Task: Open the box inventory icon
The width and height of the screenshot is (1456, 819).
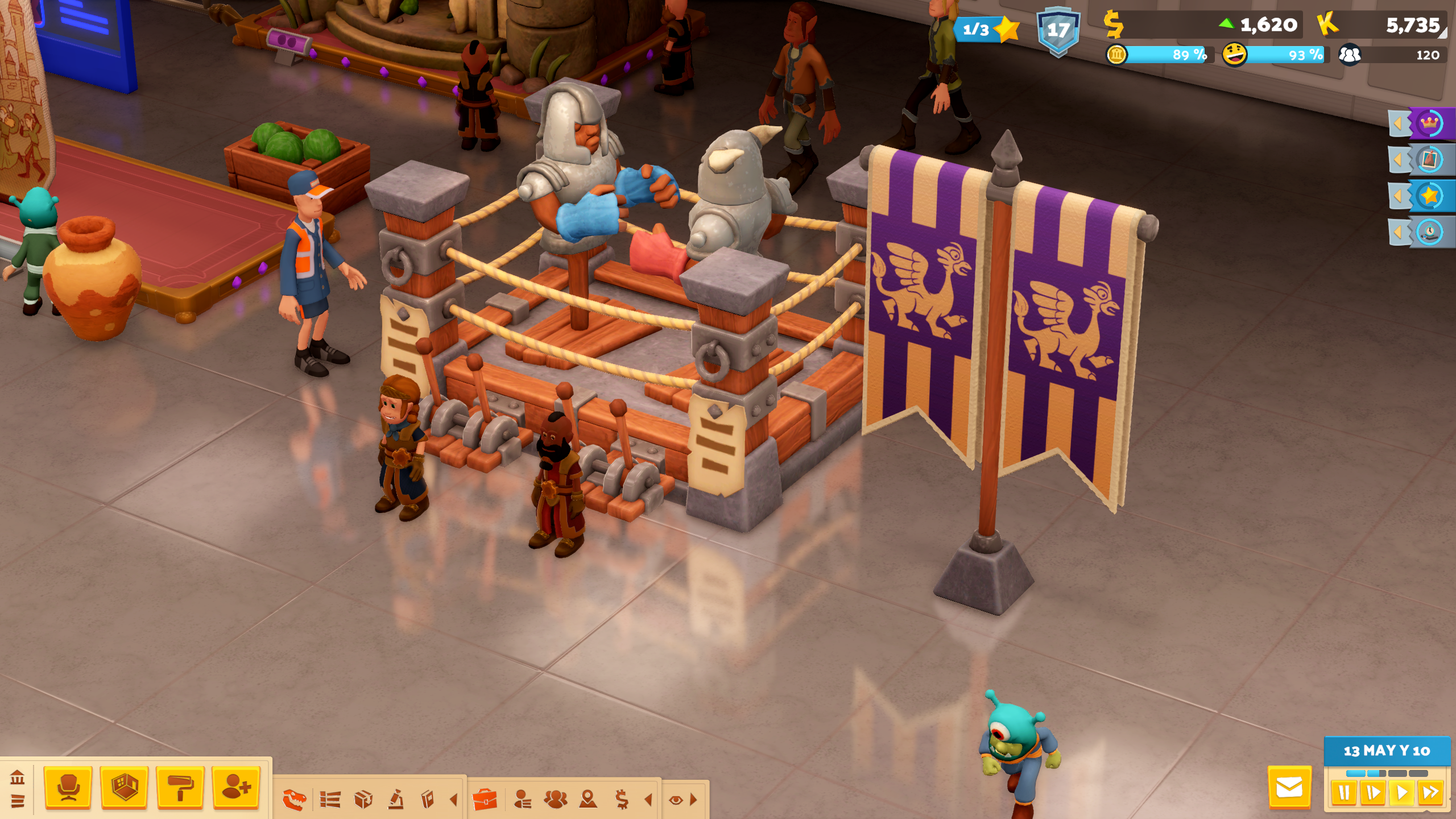Action: (x=363, y=800)
